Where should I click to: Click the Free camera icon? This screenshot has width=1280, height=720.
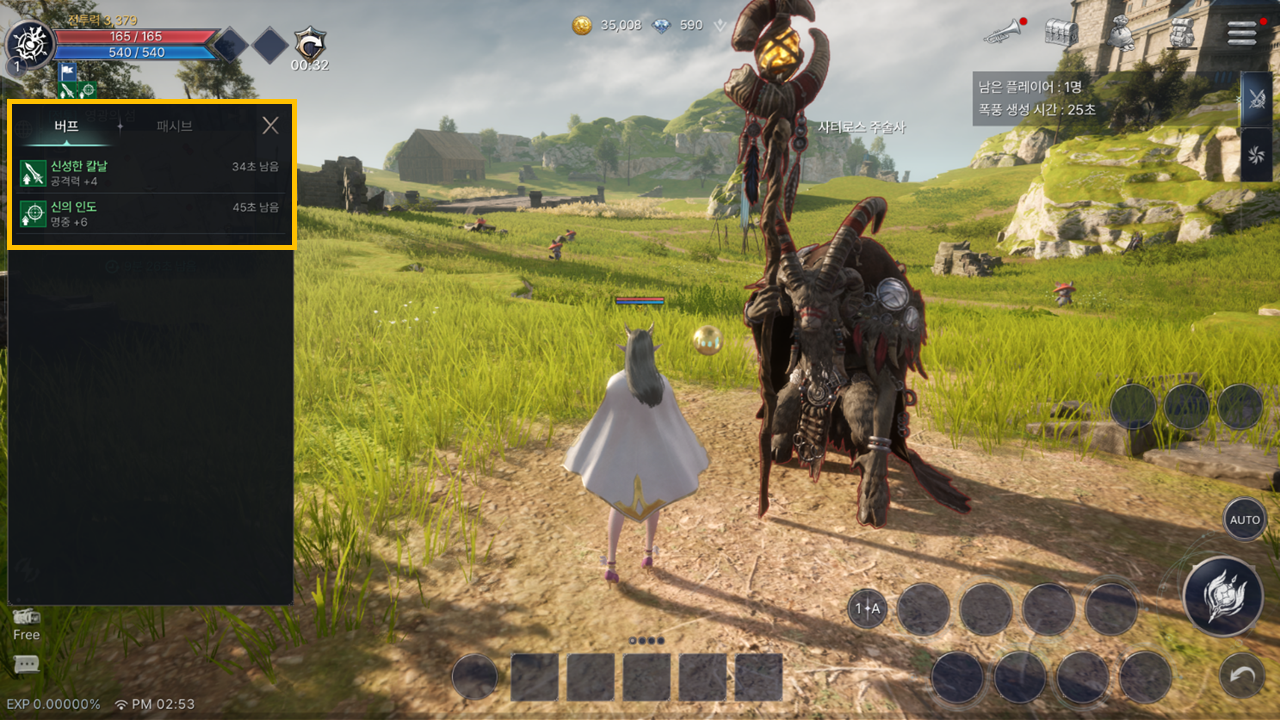27,622
